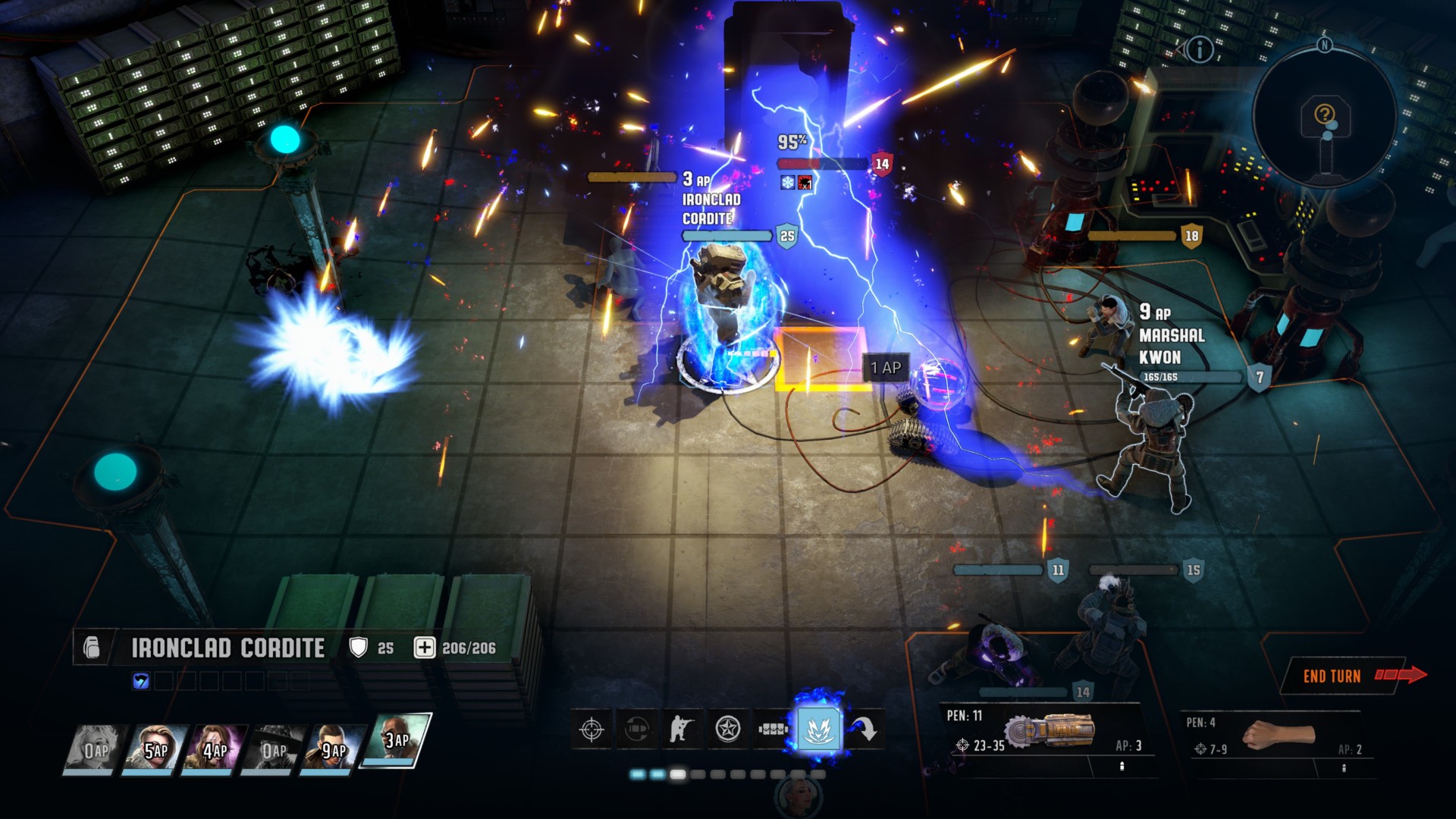Choose the reload bullet action
Viewport: 1456px width, 819px height.
(x=637, y=730)
